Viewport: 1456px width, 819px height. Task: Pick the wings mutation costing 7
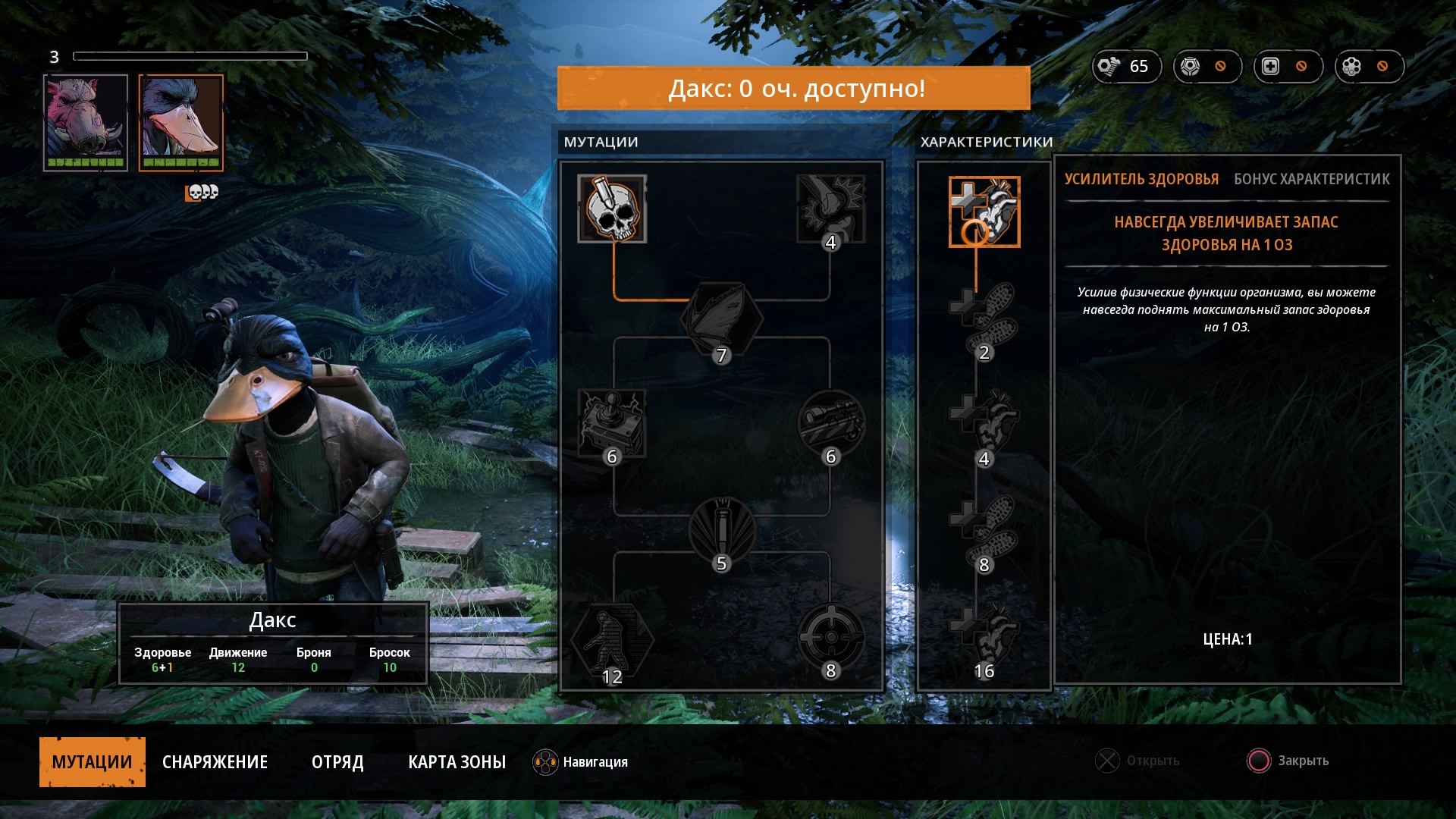(721, 319)
